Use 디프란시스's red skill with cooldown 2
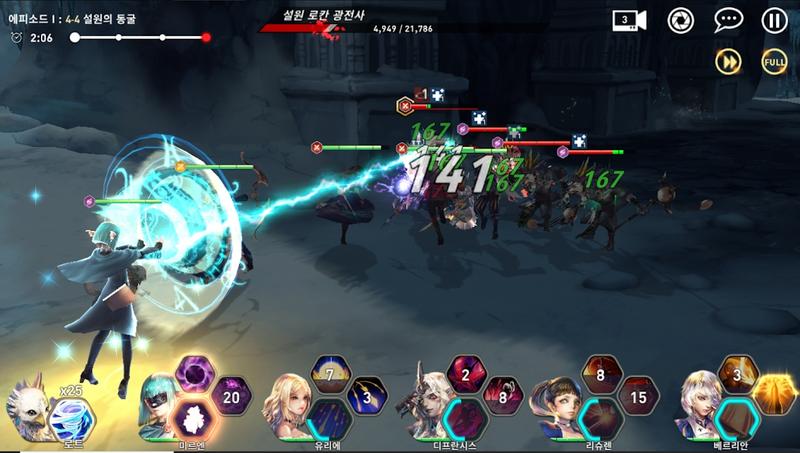Viewport: 800px width, 453px height. 466,374
